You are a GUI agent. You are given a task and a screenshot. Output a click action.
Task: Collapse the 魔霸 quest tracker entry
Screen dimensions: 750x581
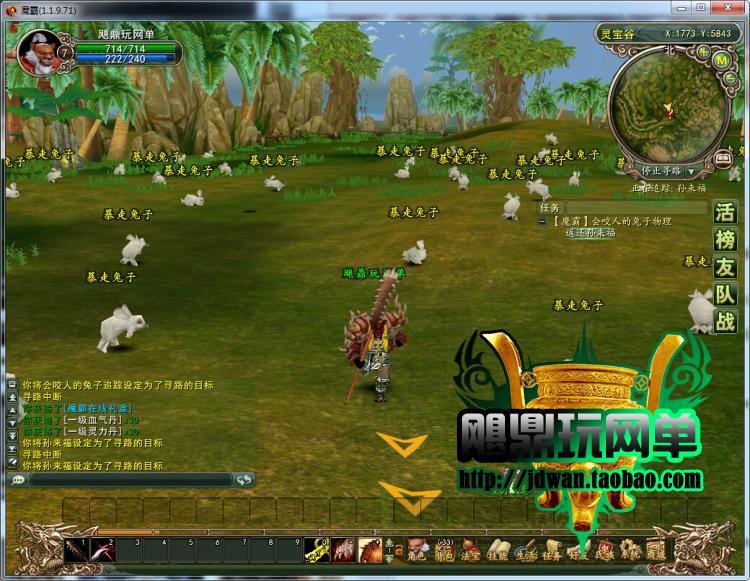tap(543, 220)
